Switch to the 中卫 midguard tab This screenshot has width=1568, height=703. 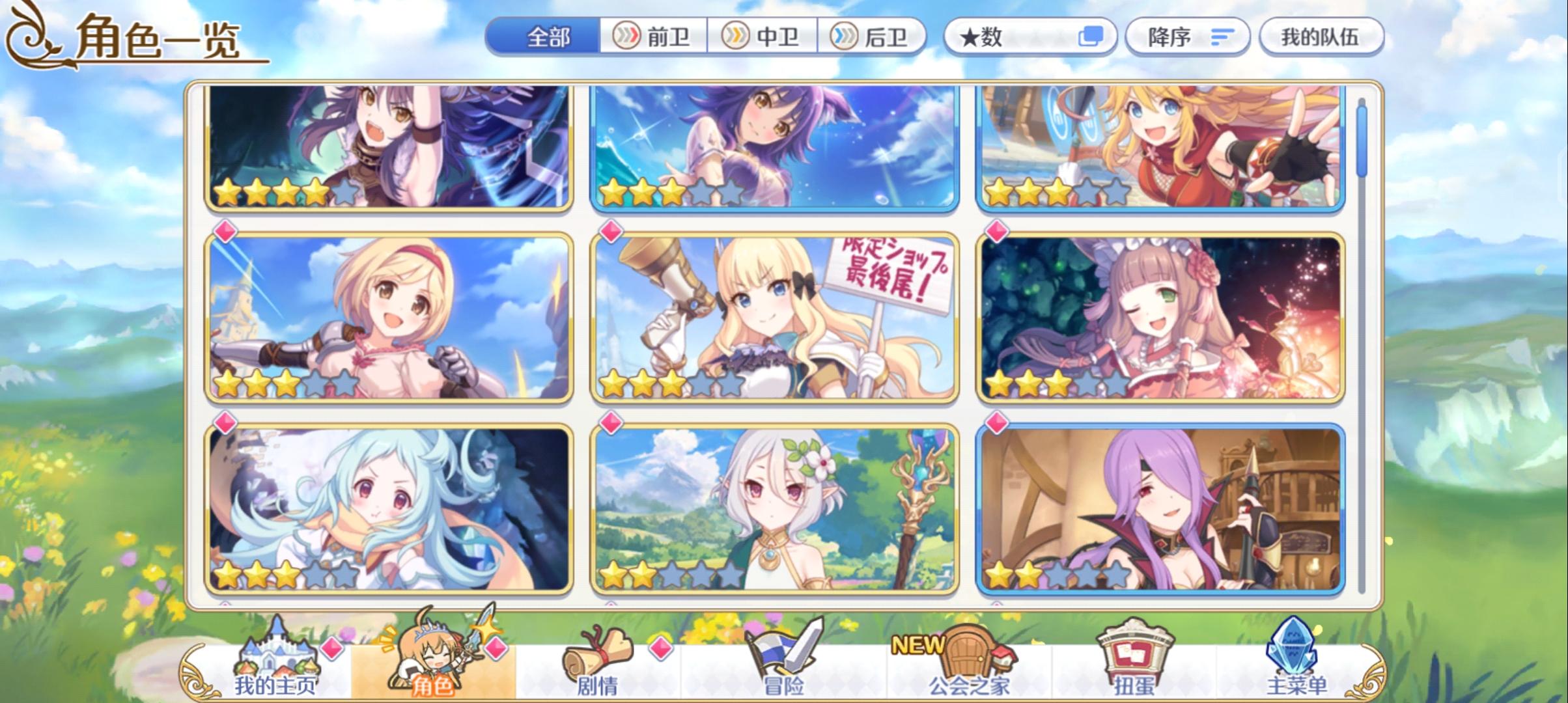click(763, 37)
